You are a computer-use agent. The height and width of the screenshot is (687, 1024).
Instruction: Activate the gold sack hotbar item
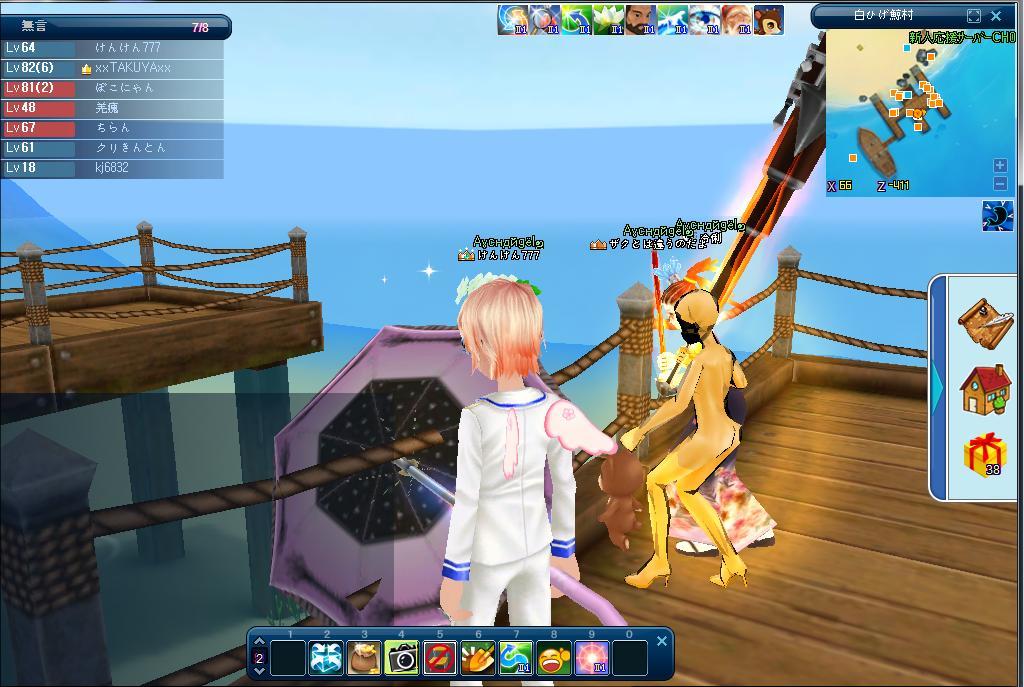click(364, 657)
